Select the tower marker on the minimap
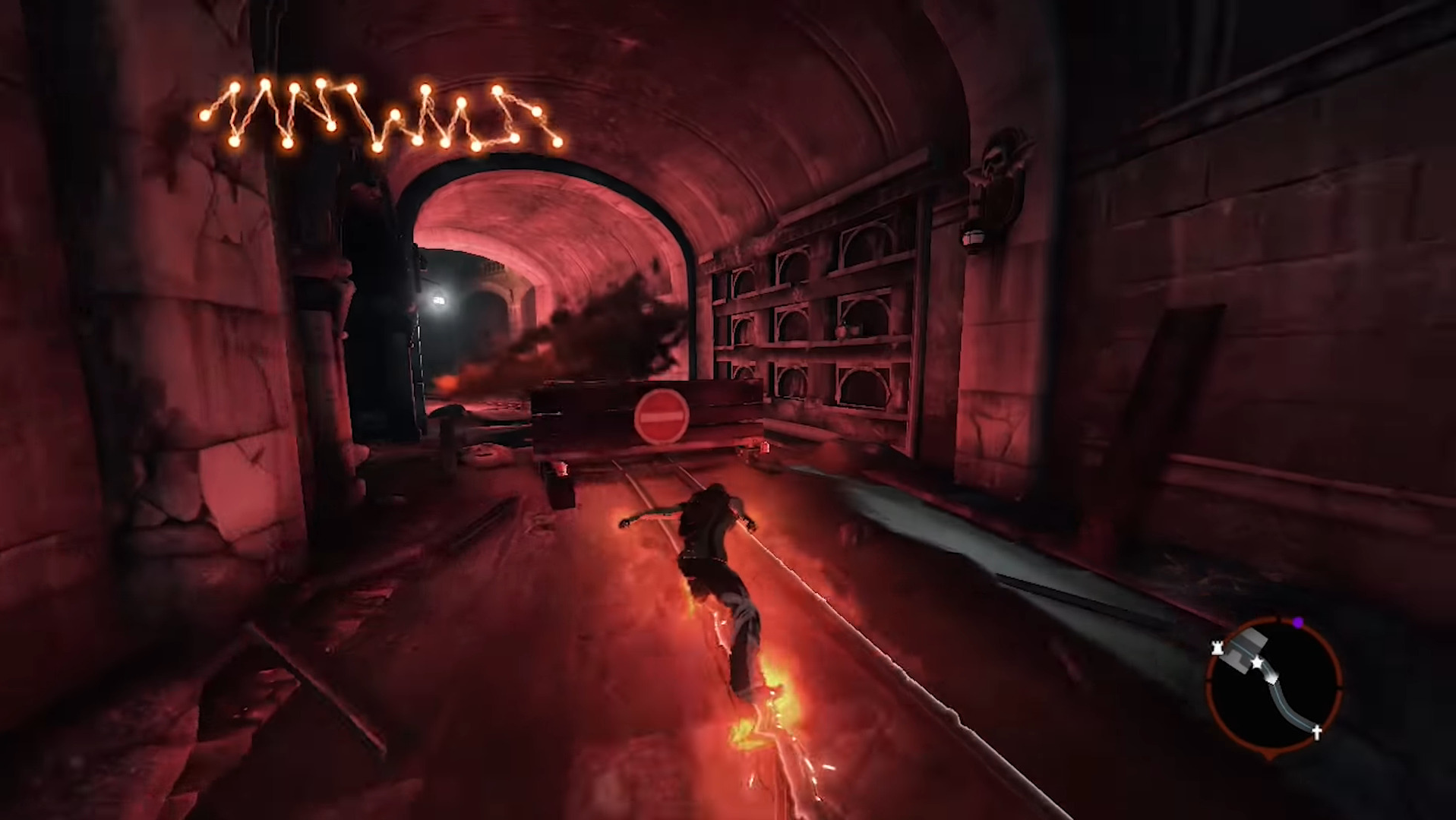The width and height of the screenshot is (1456, 820). (1217, 647)
